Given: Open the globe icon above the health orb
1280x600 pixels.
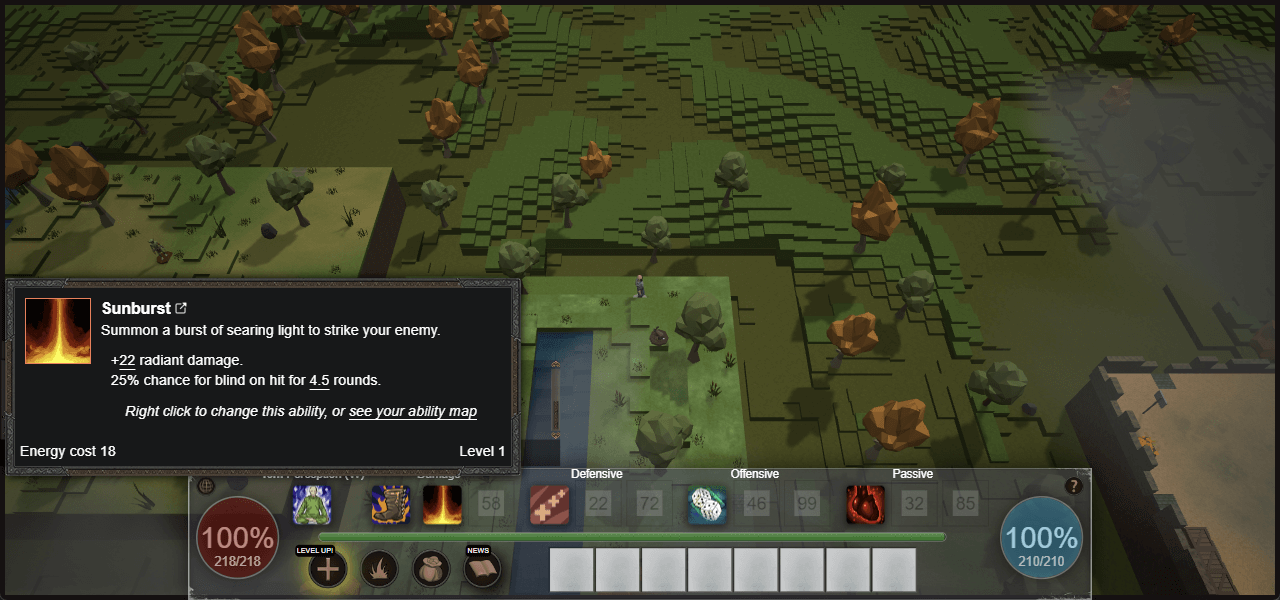Looking at the screenshot, I should coord(207,486).
